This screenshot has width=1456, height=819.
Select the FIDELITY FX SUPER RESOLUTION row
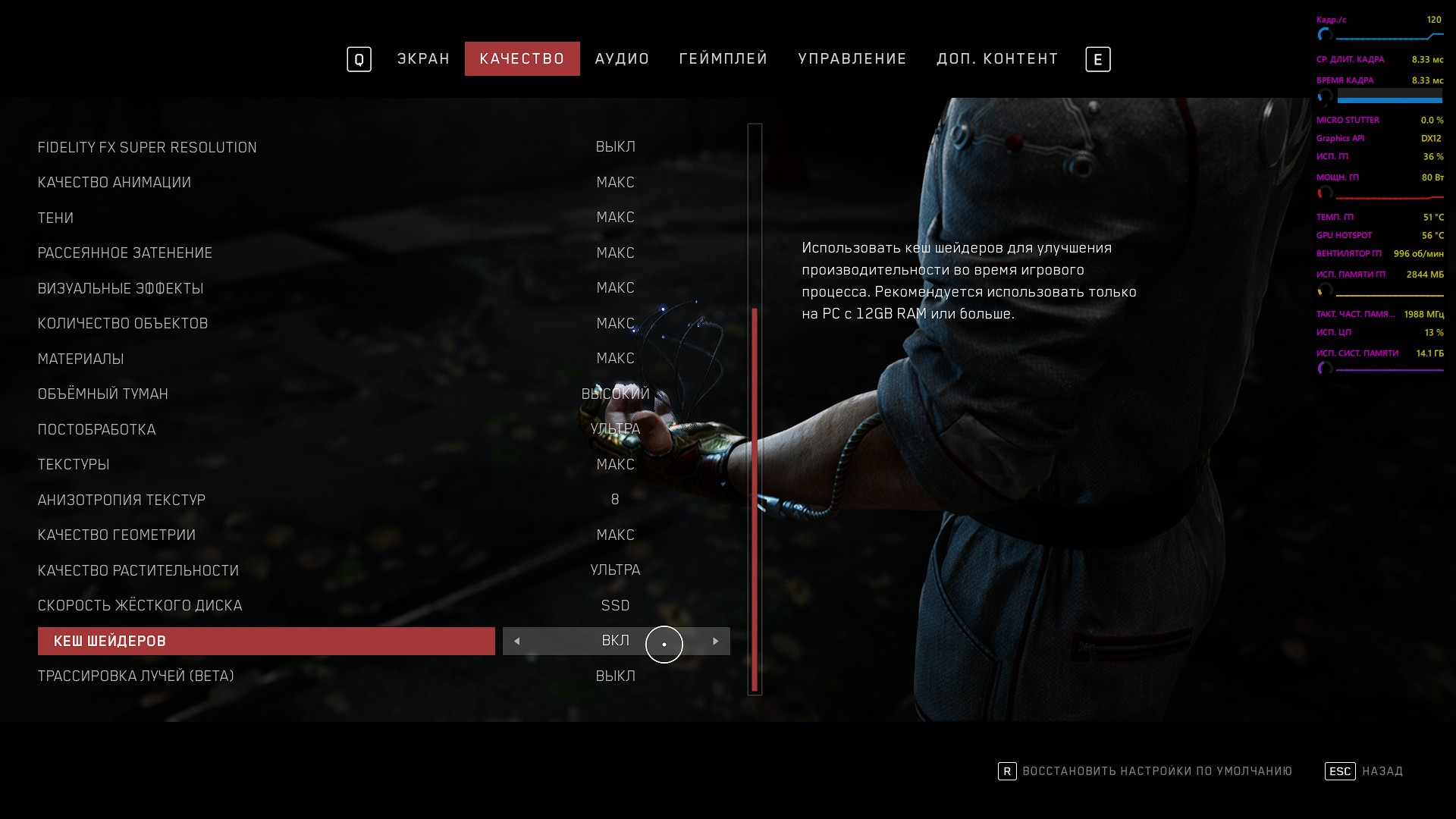pyautogui.click(x=147, y=147)
